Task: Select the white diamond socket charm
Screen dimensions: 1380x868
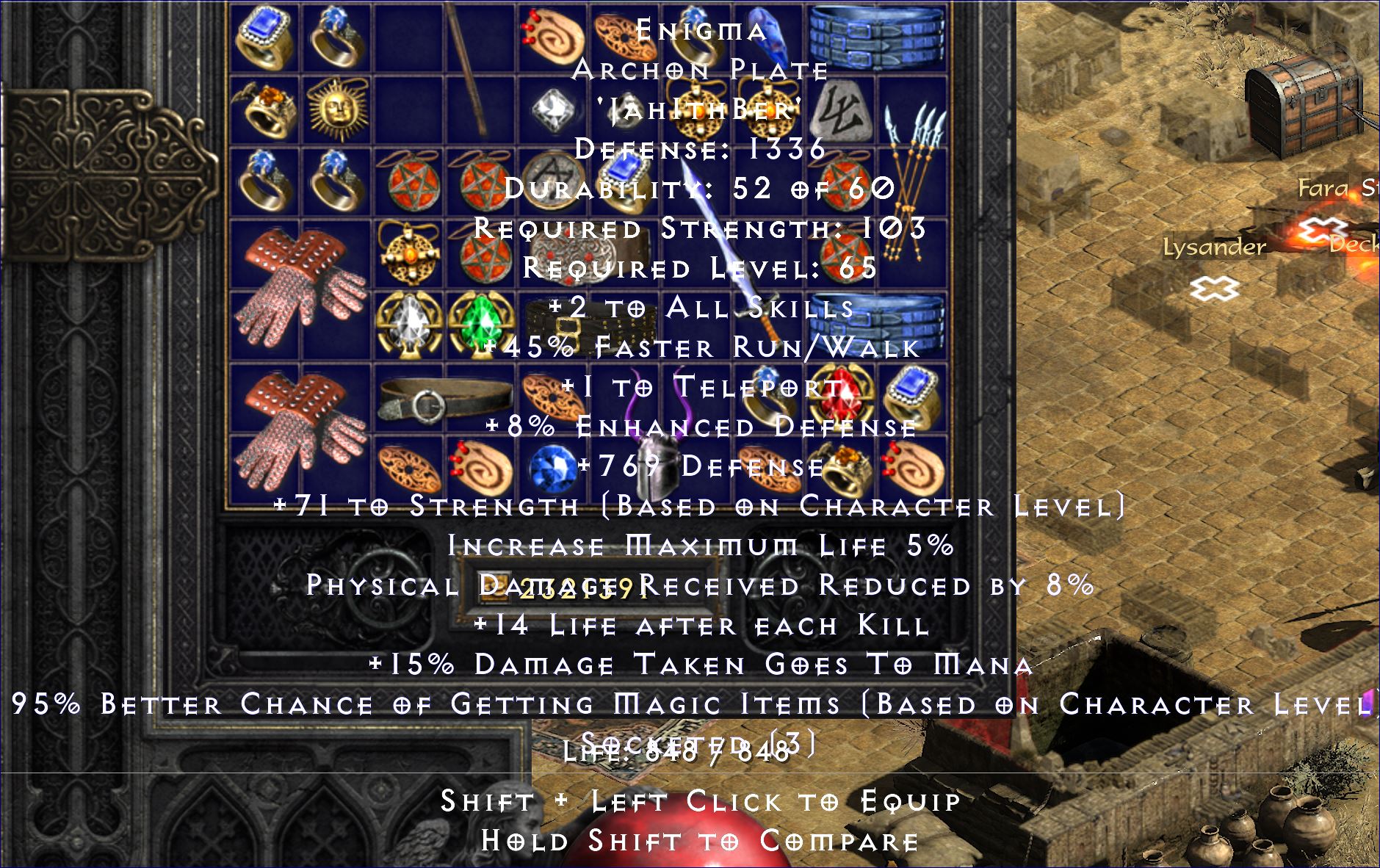Action: pos(408,323)
